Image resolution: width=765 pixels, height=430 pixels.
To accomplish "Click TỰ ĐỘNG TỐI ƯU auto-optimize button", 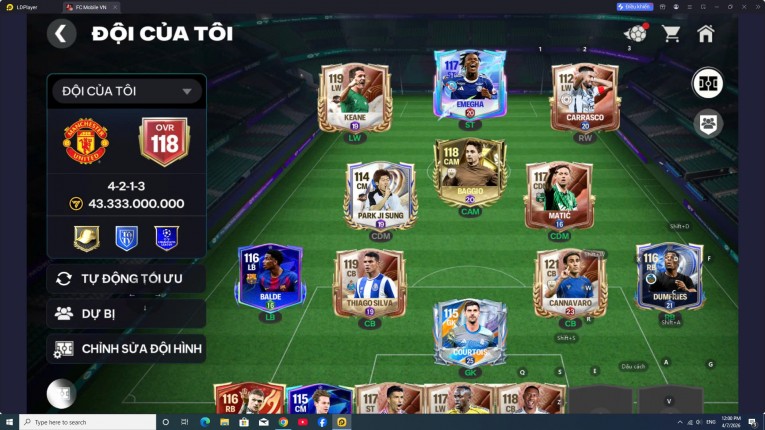I will (x=126, y=278).
